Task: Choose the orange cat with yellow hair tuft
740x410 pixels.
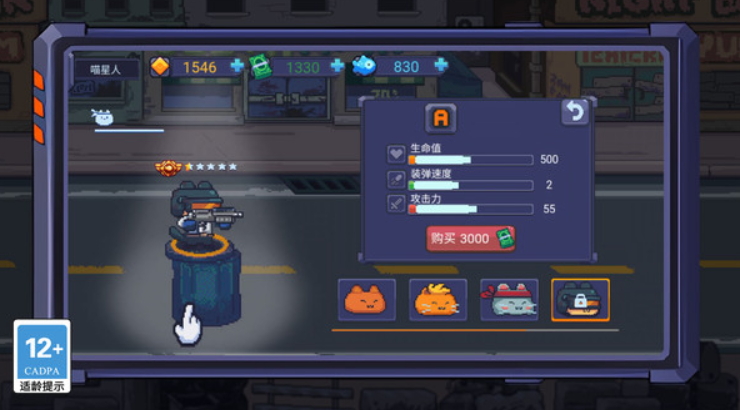Action: coord(438,299)
